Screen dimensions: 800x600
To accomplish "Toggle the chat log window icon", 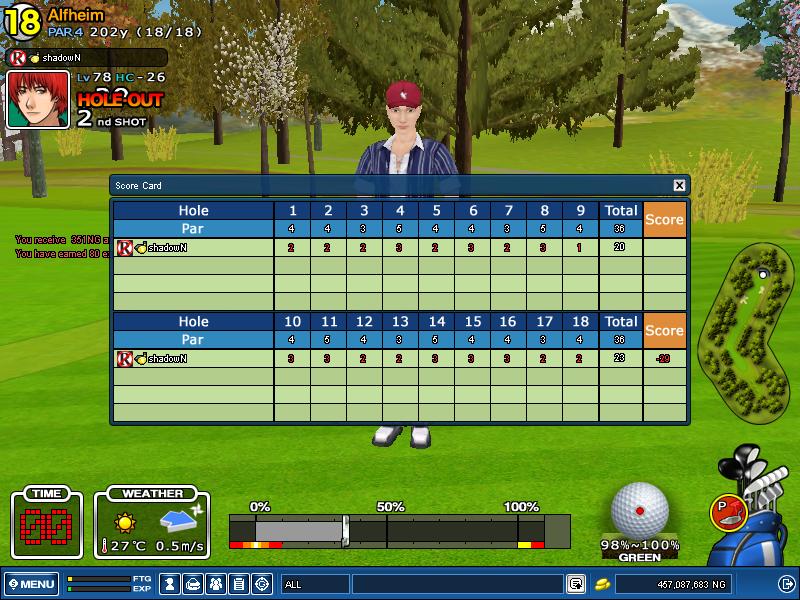I will 576,584.
